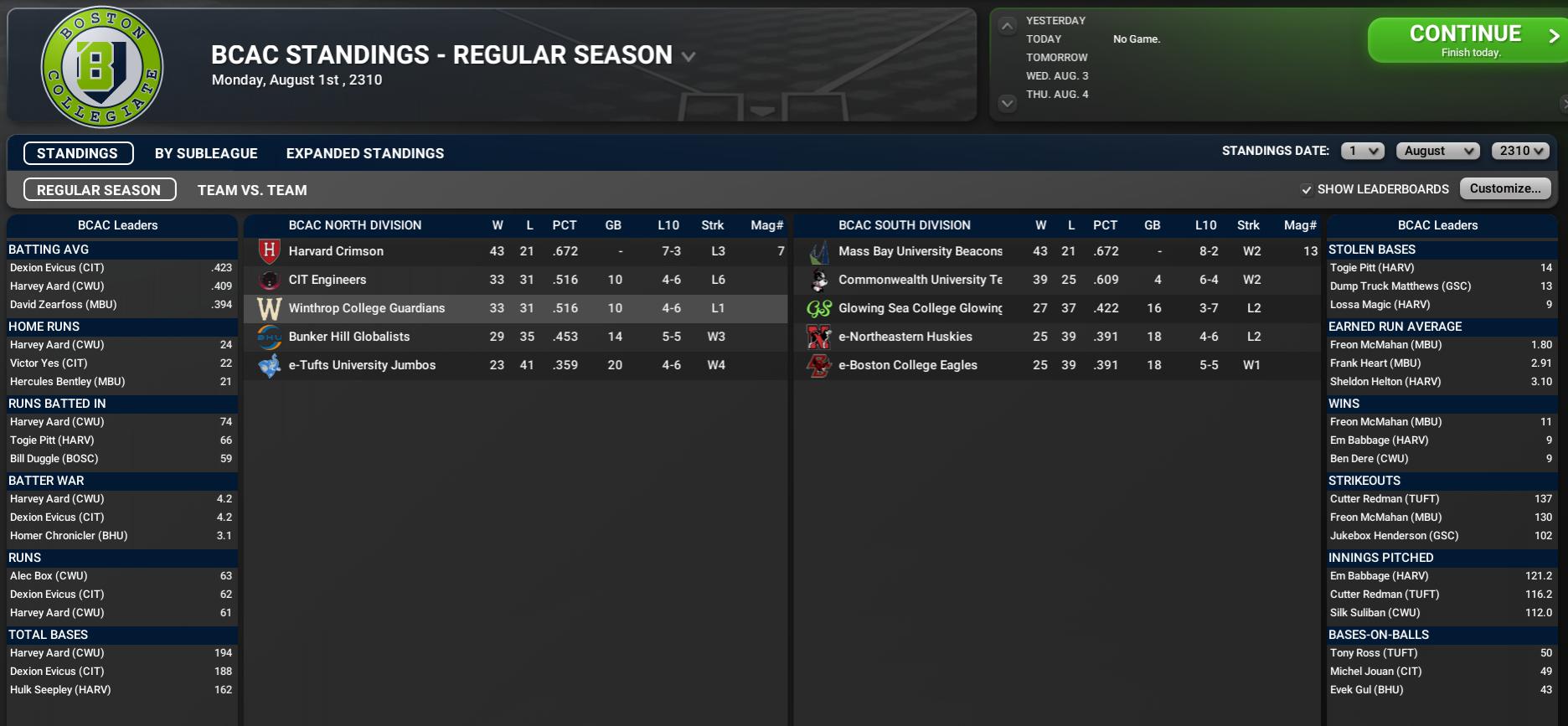View e-Tufts University Jumbos team page
This screenshot has height=726, width=1568.
(362, 365)
